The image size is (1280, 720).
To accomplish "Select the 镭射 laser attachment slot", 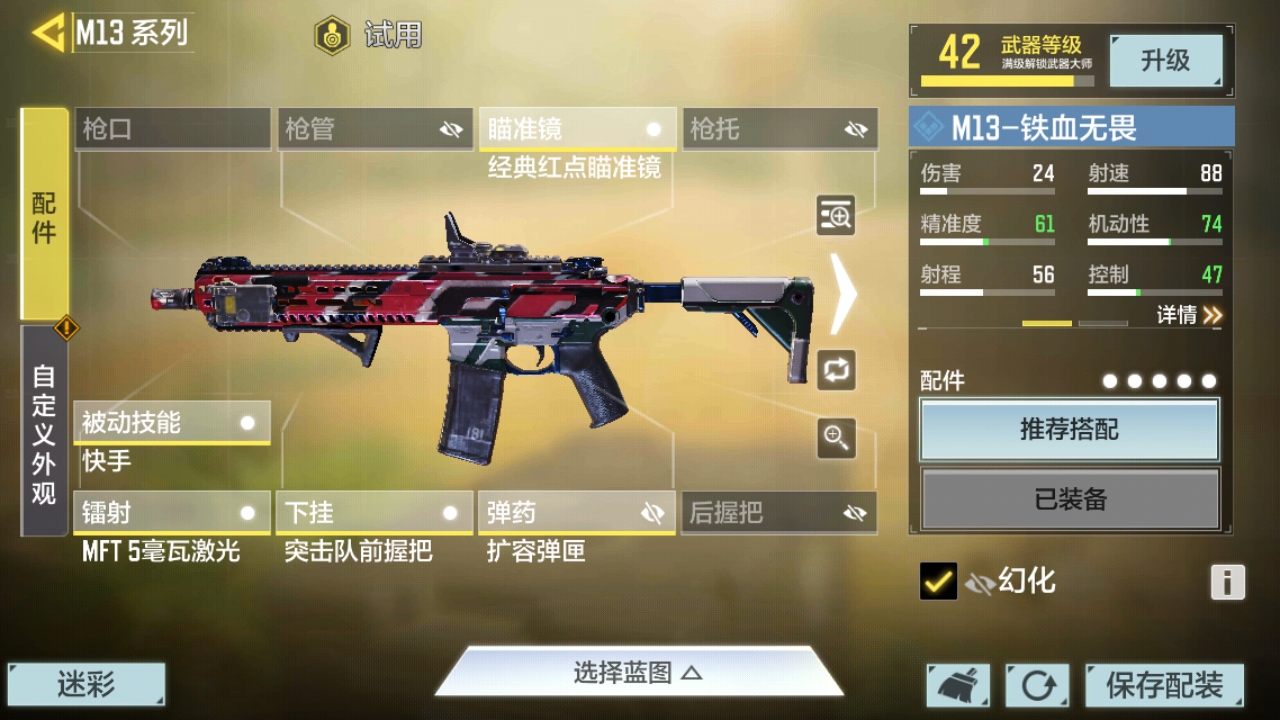I will (x=171, y=513).
